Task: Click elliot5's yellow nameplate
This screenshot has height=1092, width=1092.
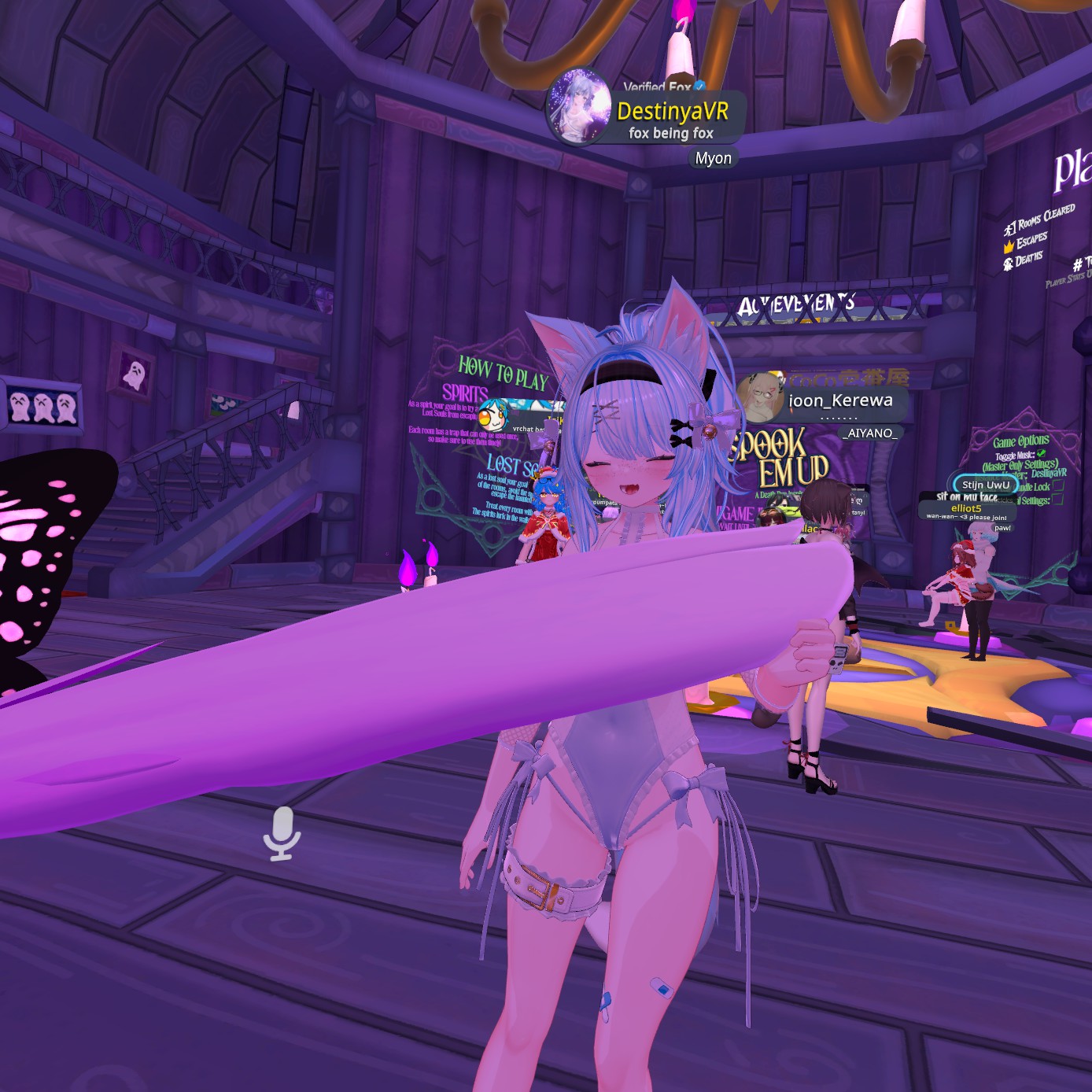Action: (966, 508)
